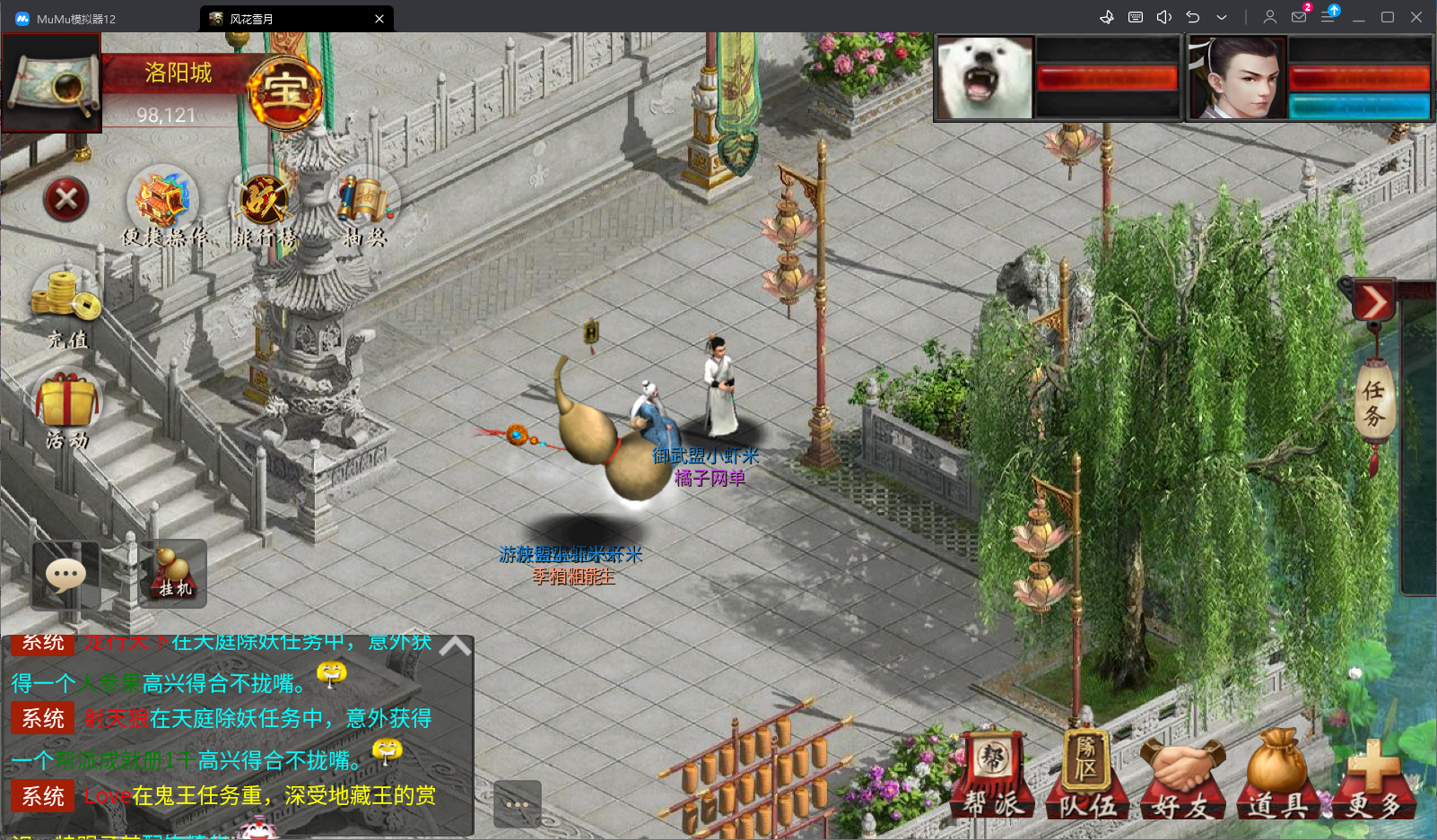Image resolution: width=1437 pixels, height=840 pixels.
Task: Toggle 挂机 auto-battle mode
Action: point(173,574)
